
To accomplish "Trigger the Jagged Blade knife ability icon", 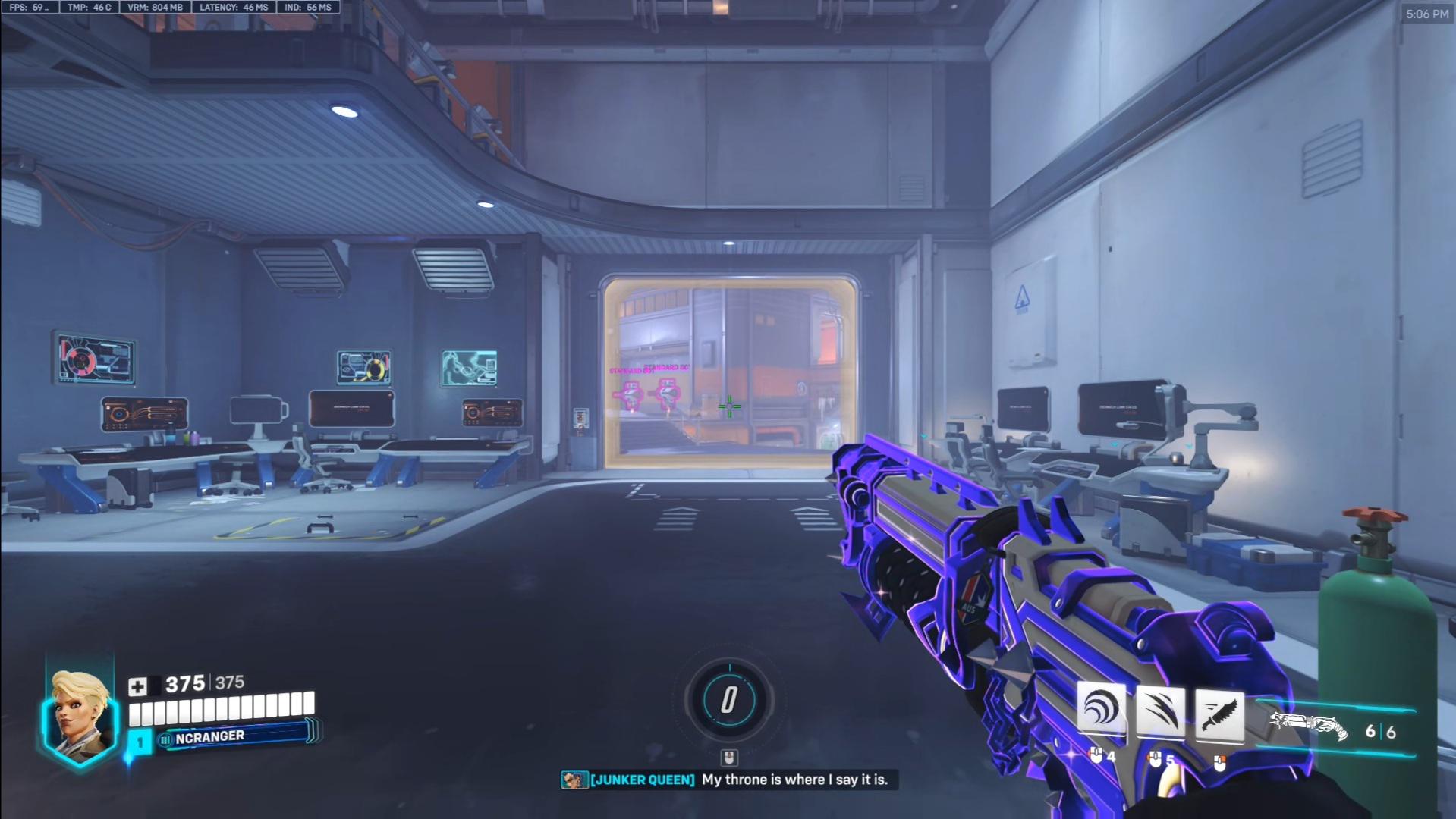I will click(1219, 714).
